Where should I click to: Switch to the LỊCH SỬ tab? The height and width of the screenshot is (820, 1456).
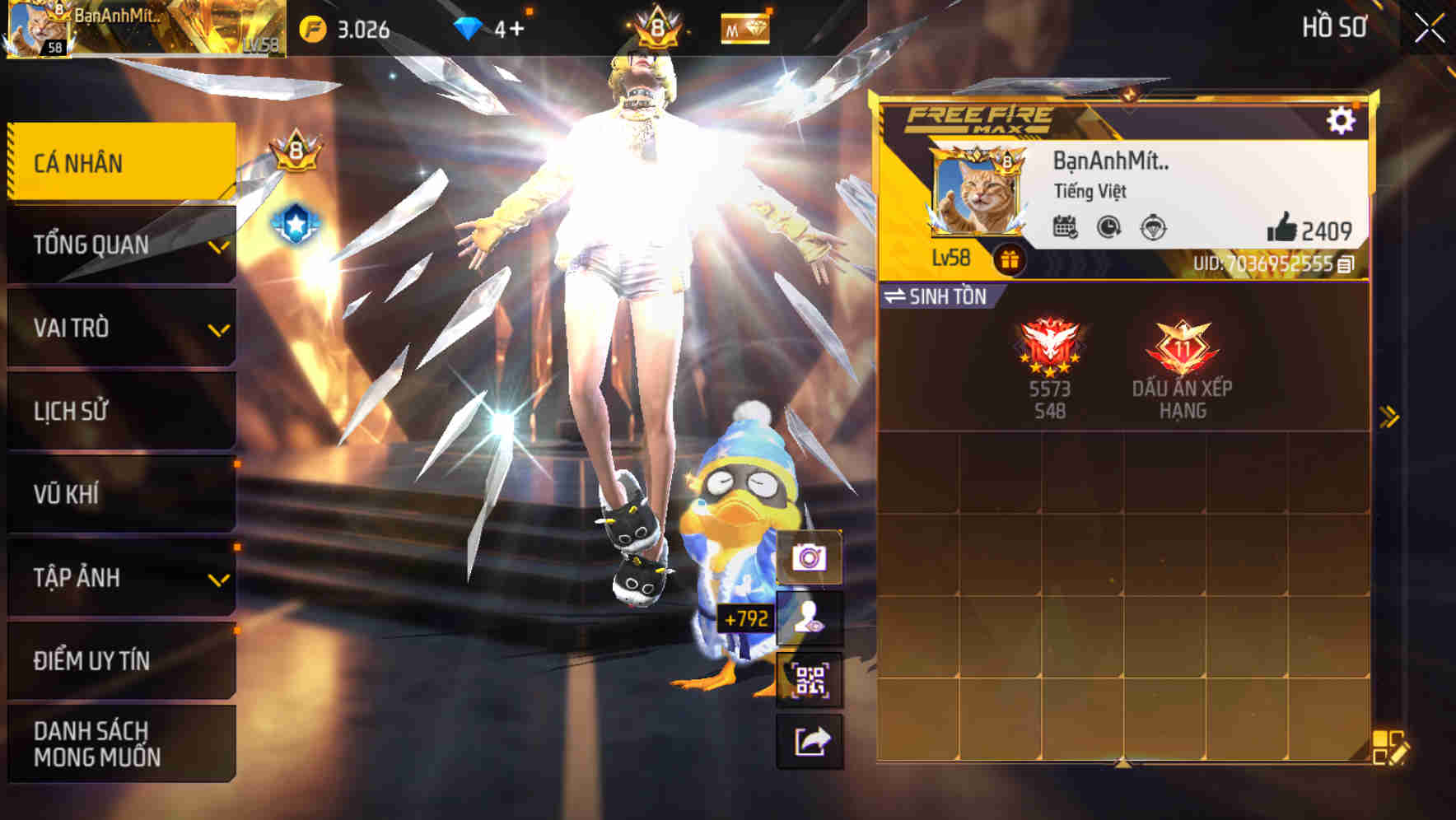121,411
